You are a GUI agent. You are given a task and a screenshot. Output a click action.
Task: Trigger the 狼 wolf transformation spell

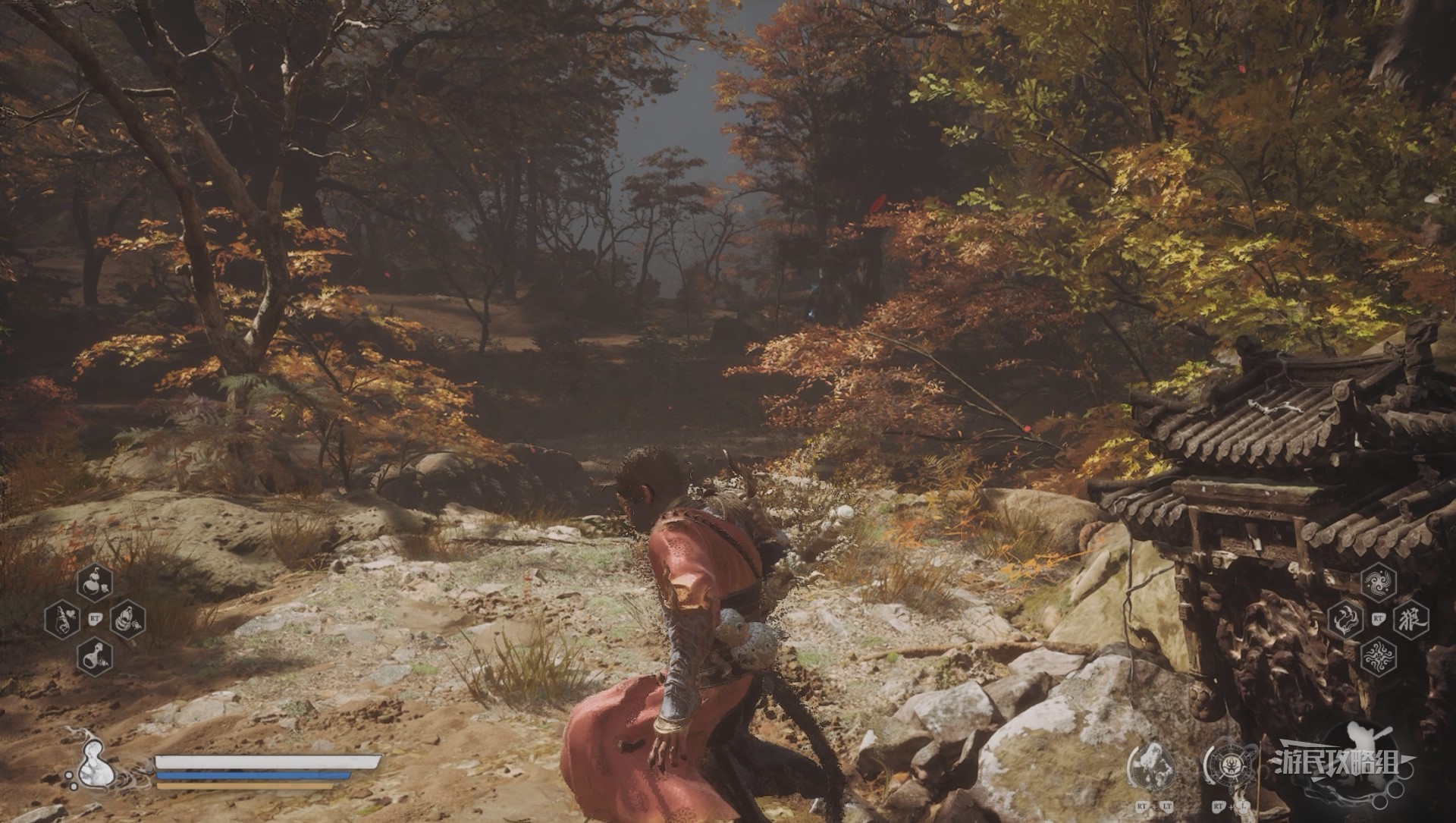click(x=1411, y=620)
